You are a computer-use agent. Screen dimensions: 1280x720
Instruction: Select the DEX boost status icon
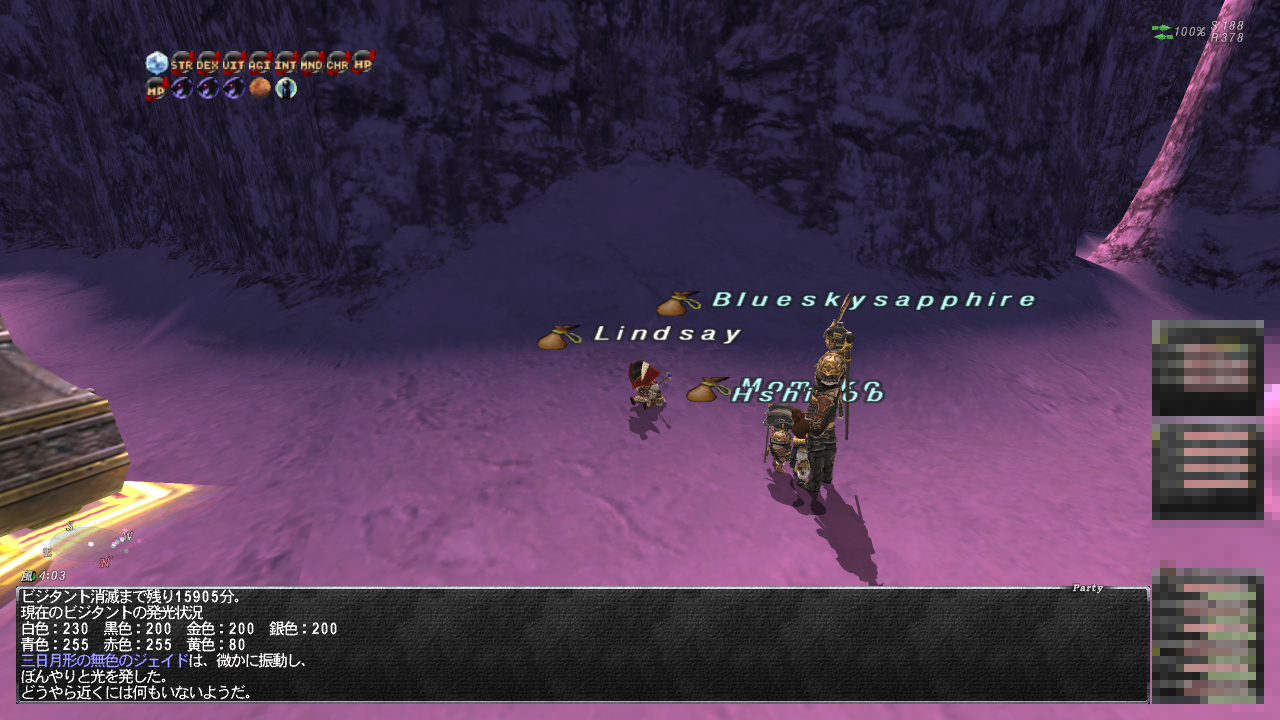[208, 63]
